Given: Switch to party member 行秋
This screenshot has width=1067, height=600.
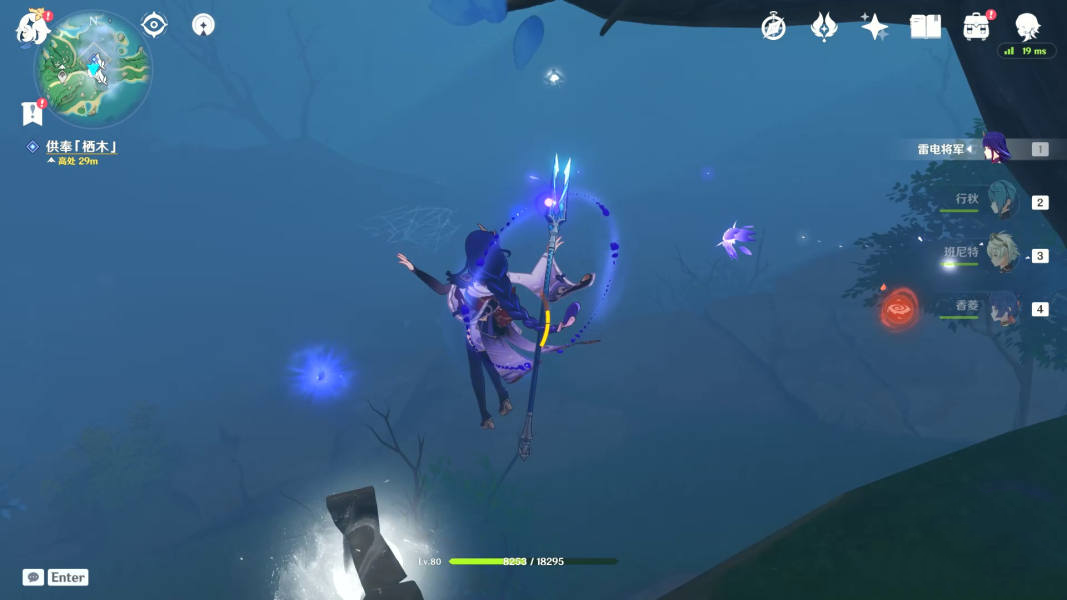Looking at the screenshot, I should pyautogui.click(x=1002, y=202).
